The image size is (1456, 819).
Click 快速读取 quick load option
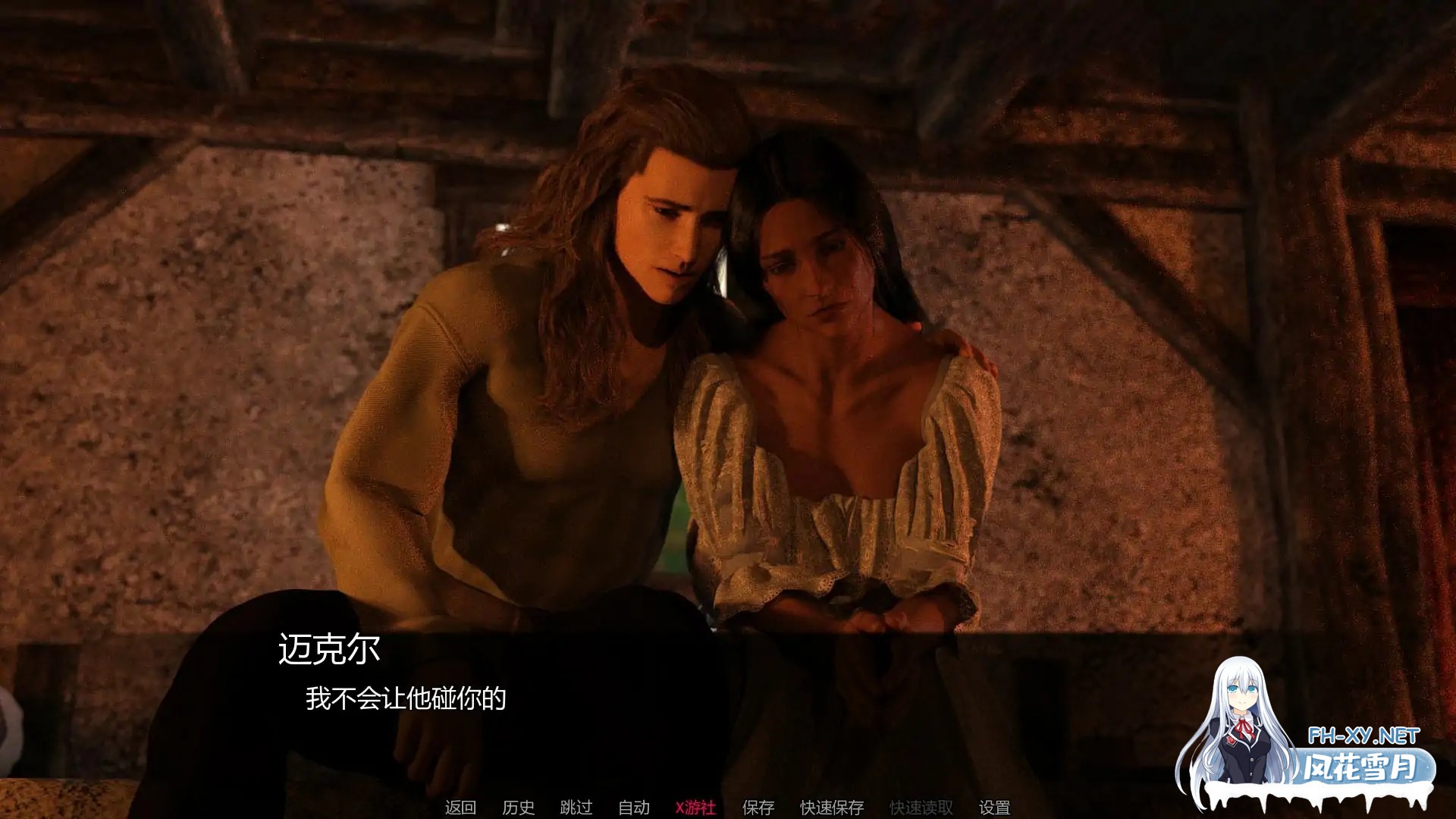click(920, 808)
